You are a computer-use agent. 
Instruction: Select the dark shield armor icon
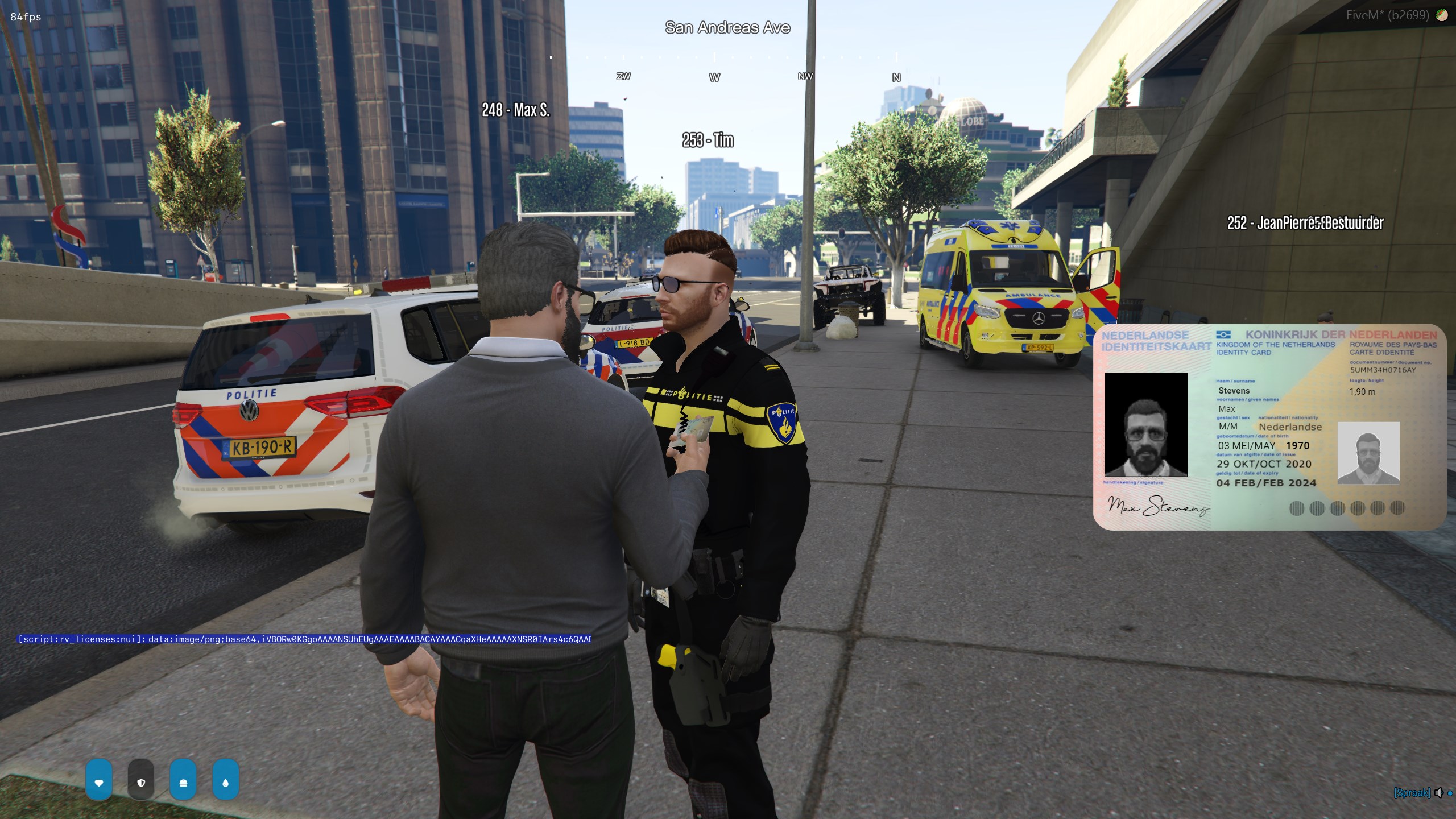point(141,782)
